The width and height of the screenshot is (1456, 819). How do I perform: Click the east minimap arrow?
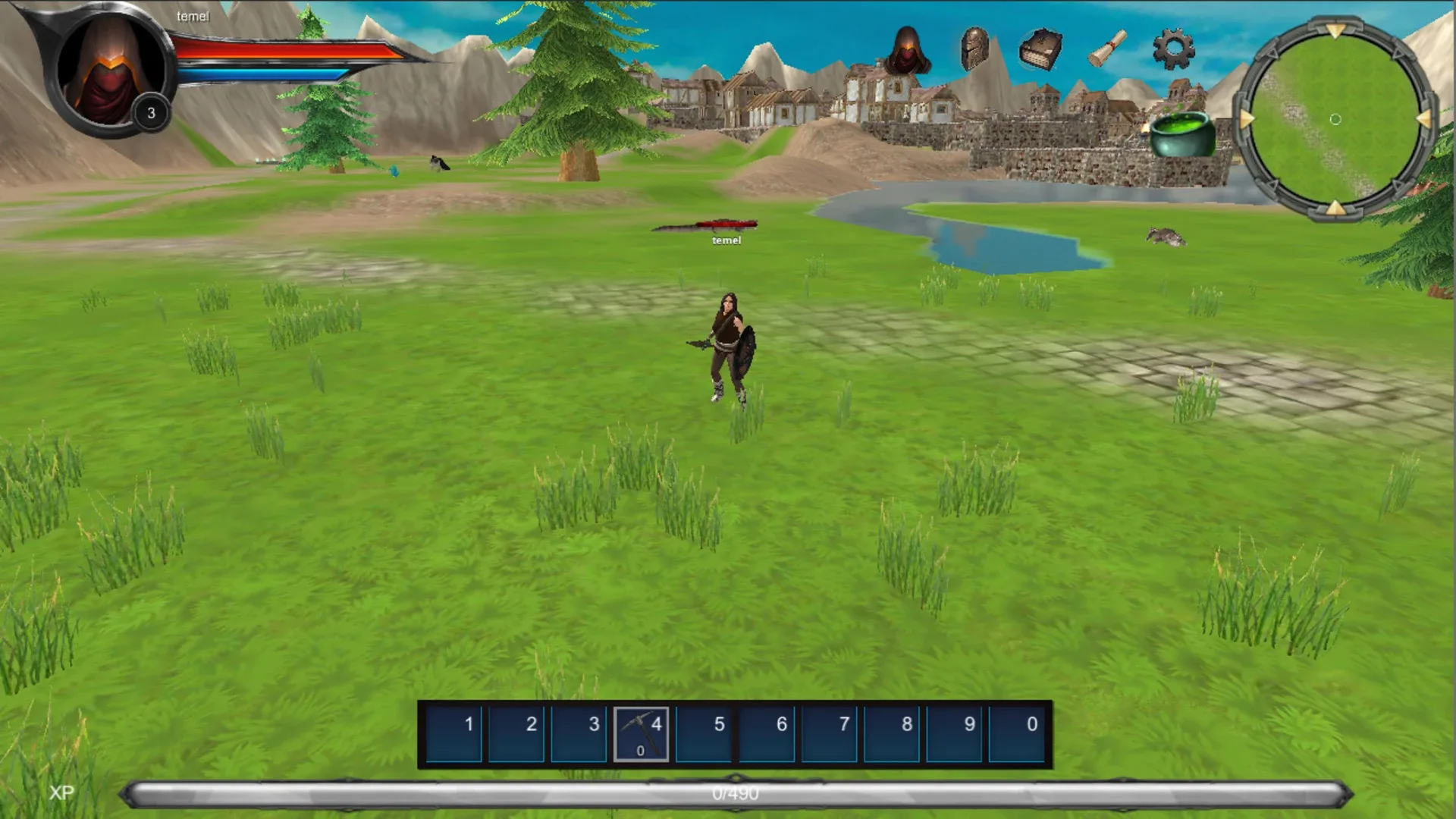(x=1423, y=118)
